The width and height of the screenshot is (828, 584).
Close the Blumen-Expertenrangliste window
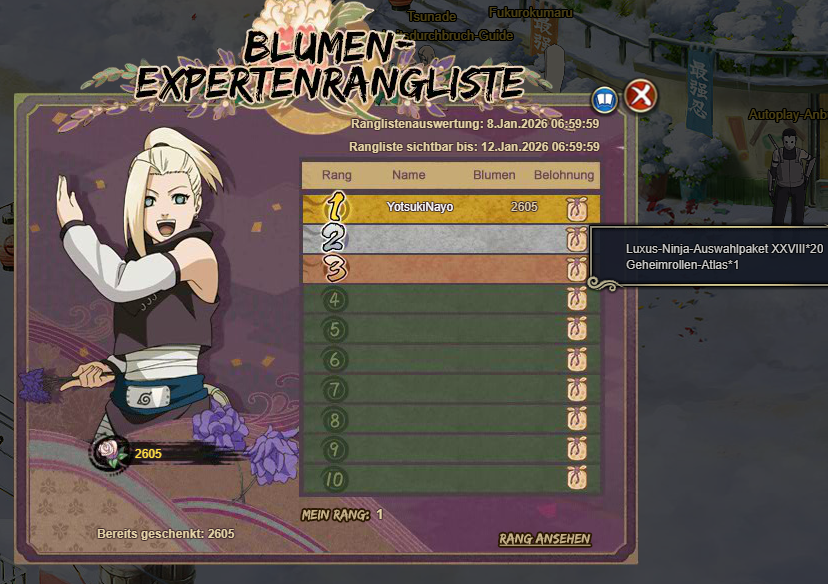coord(641,97)
